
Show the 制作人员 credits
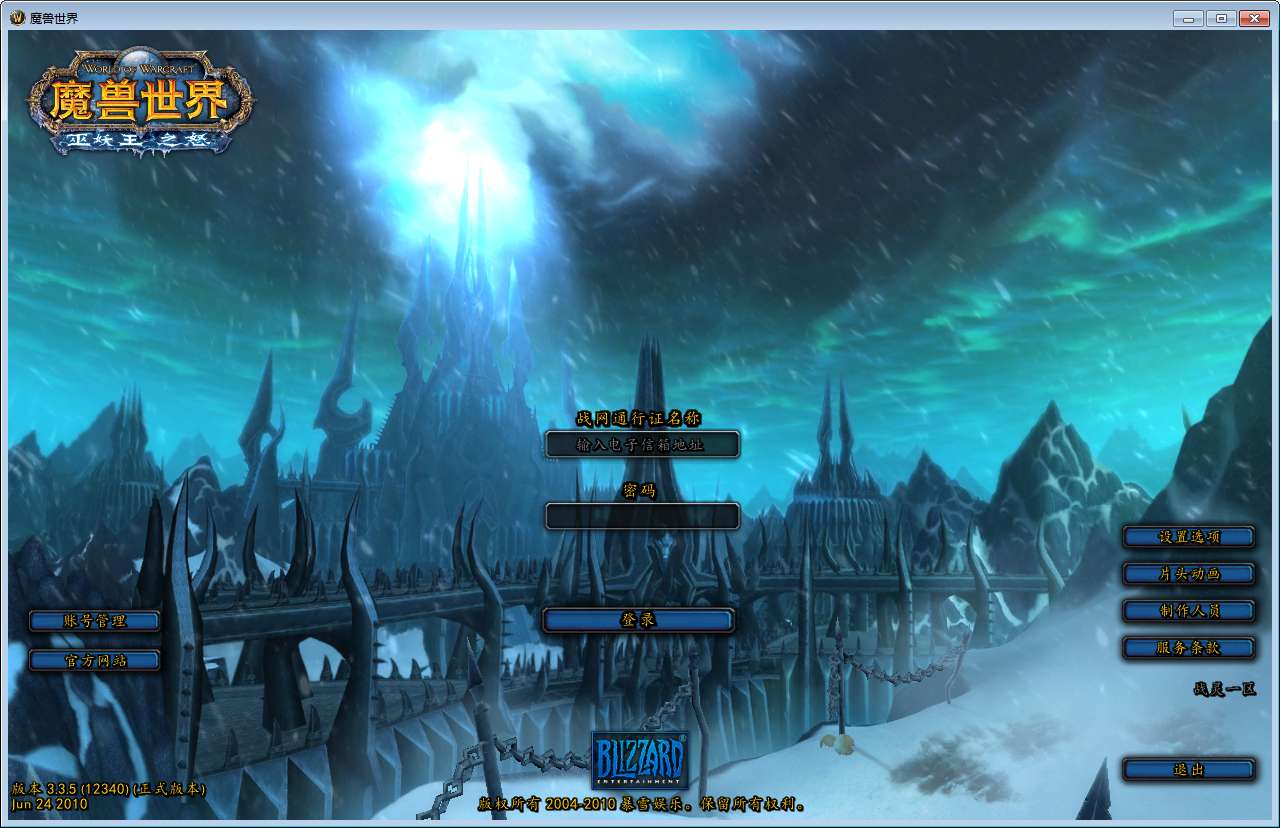(x=1189, y=611)
